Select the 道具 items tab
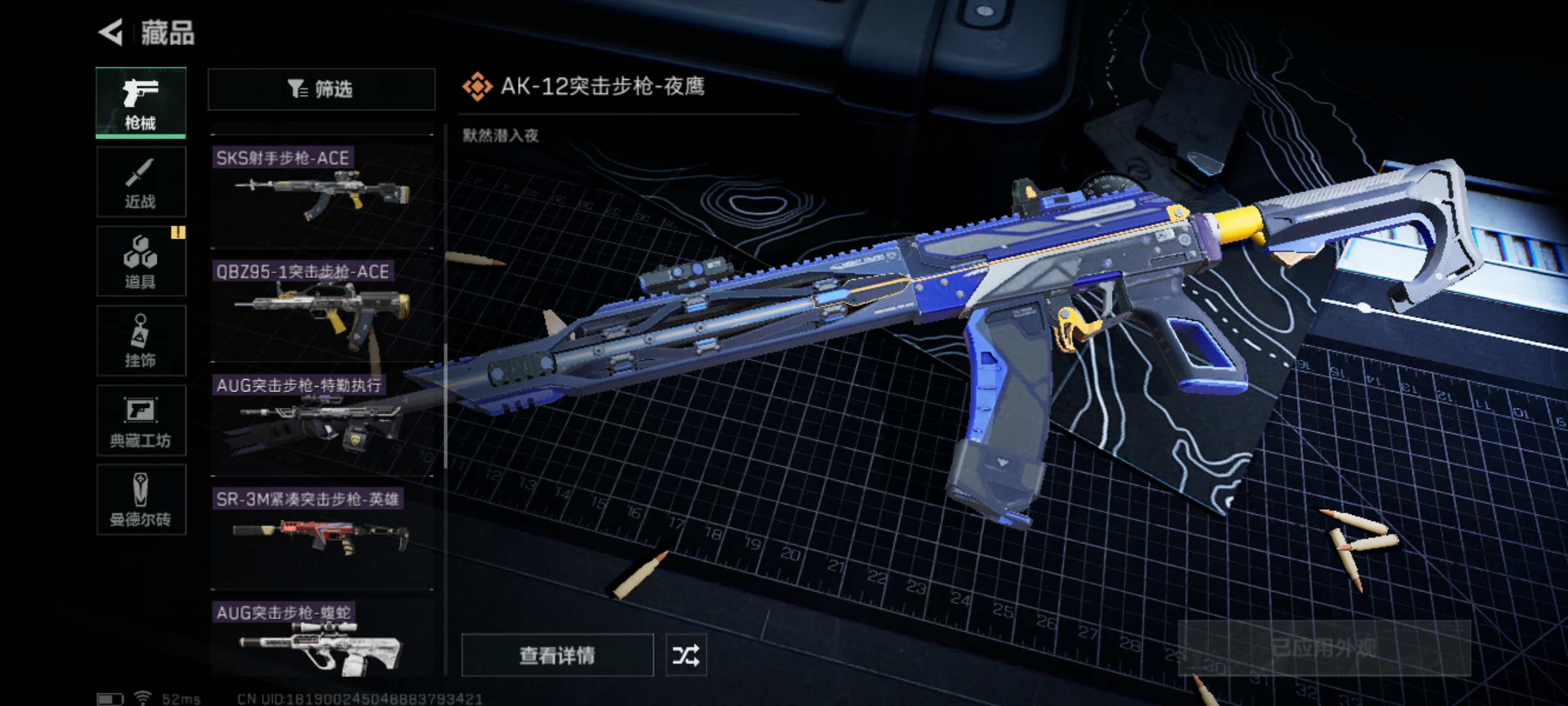 click(x=141, y=261)
